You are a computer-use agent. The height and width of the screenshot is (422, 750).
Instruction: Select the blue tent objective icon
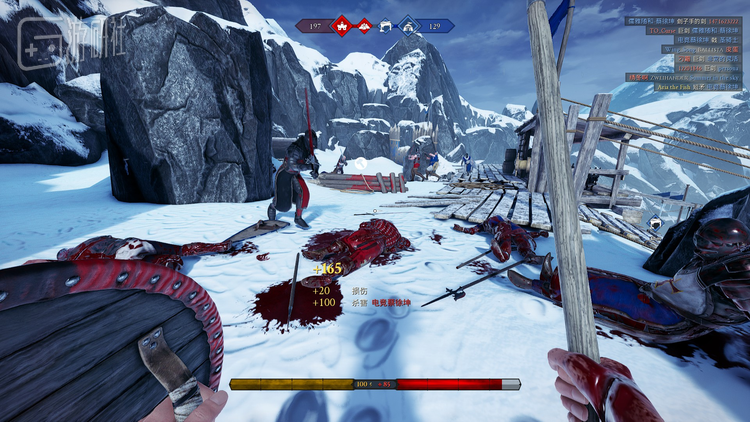click(408, 25)
